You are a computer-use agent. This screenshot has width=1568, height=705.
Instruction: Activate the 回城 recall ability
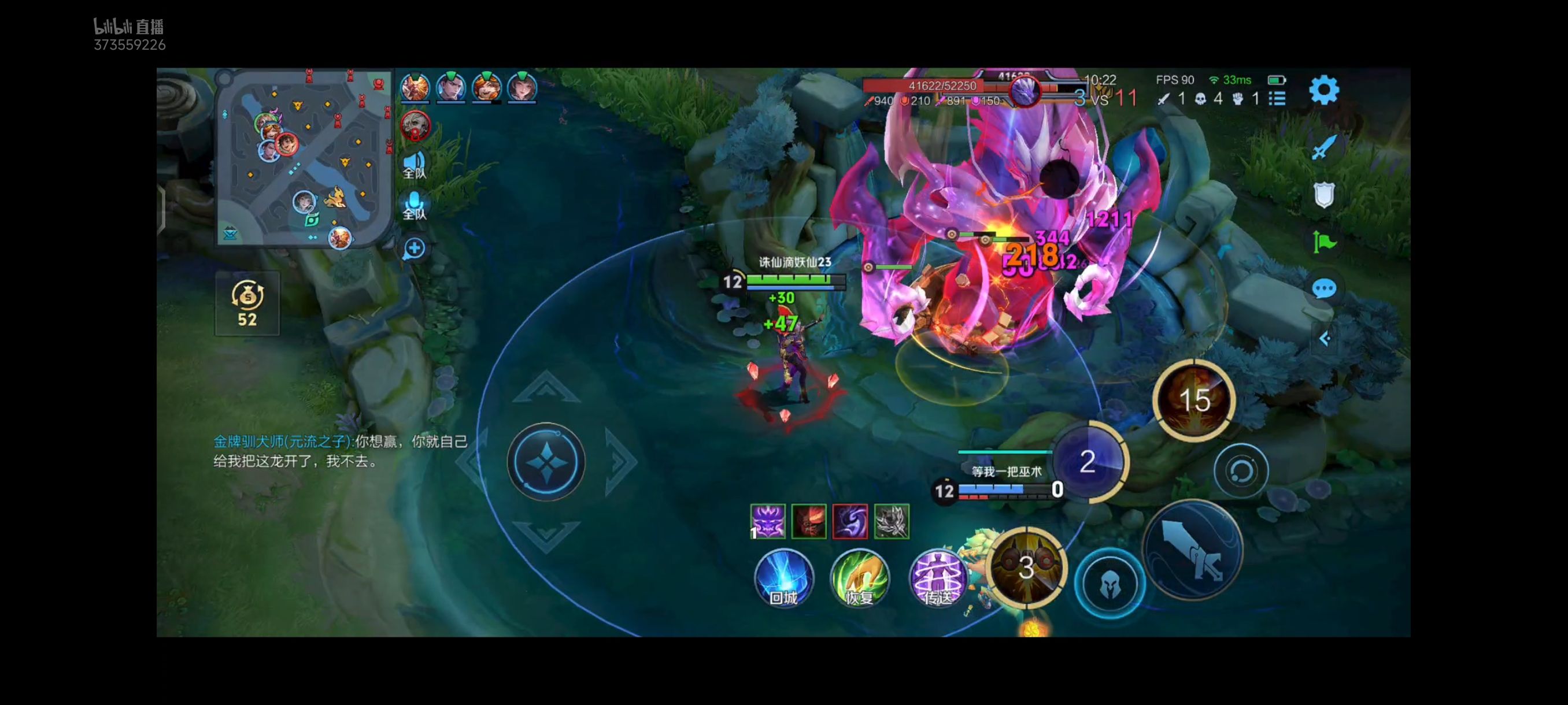[x=783, y=578]
